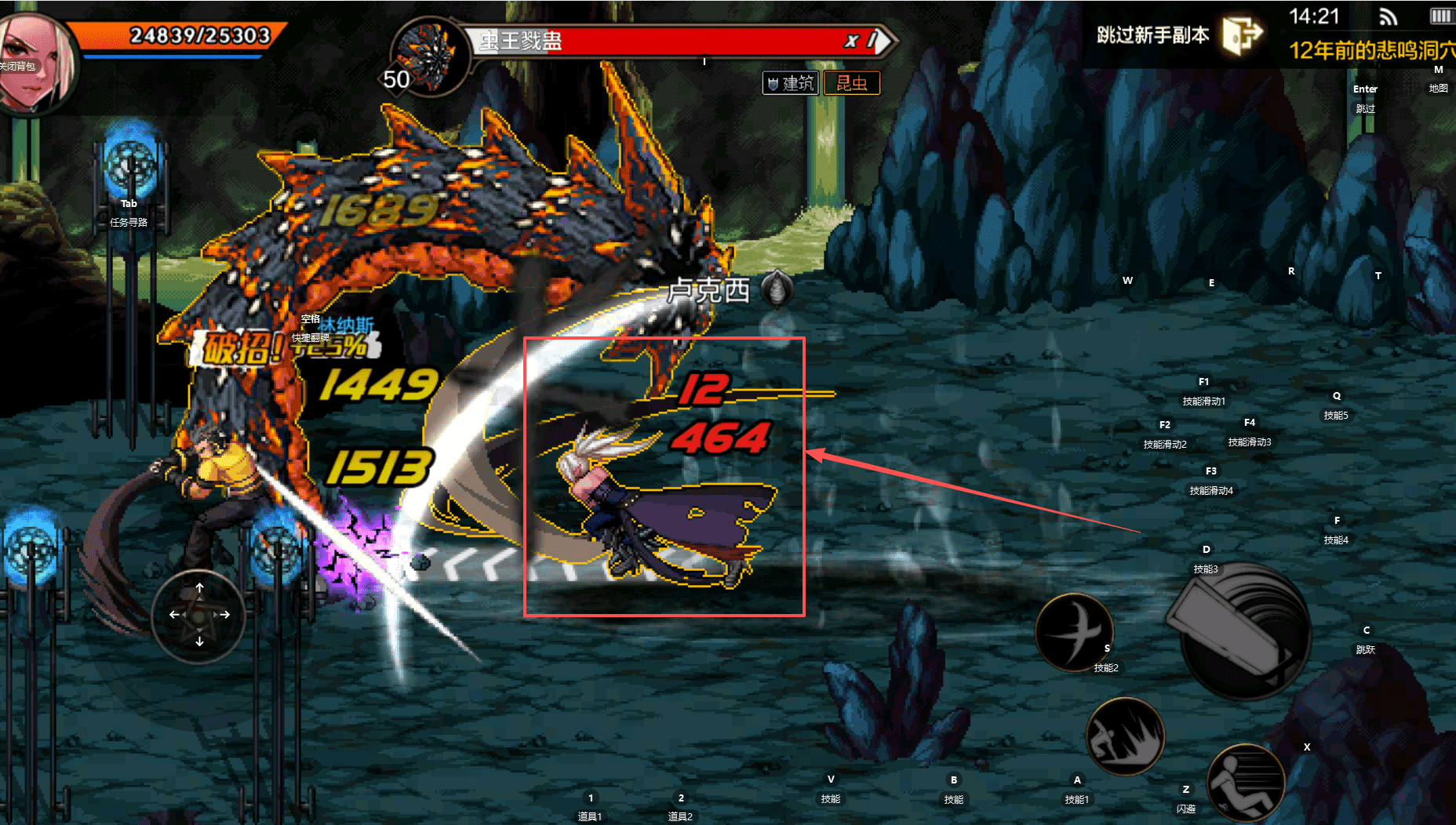1456x825 pixels.
Task: Use the virtual movement joystick pad
Action: click(199, 615)
